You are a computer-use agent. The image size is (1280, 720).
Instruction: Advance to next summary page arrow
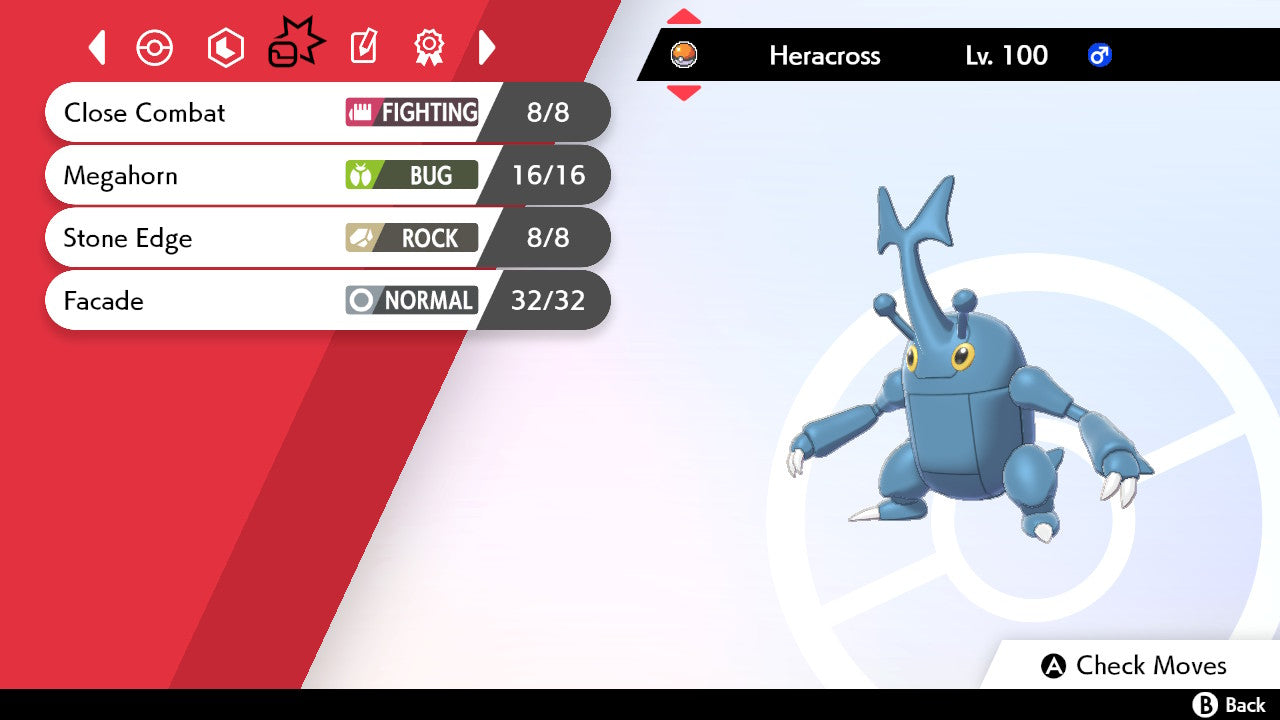[x=487, y=47]
